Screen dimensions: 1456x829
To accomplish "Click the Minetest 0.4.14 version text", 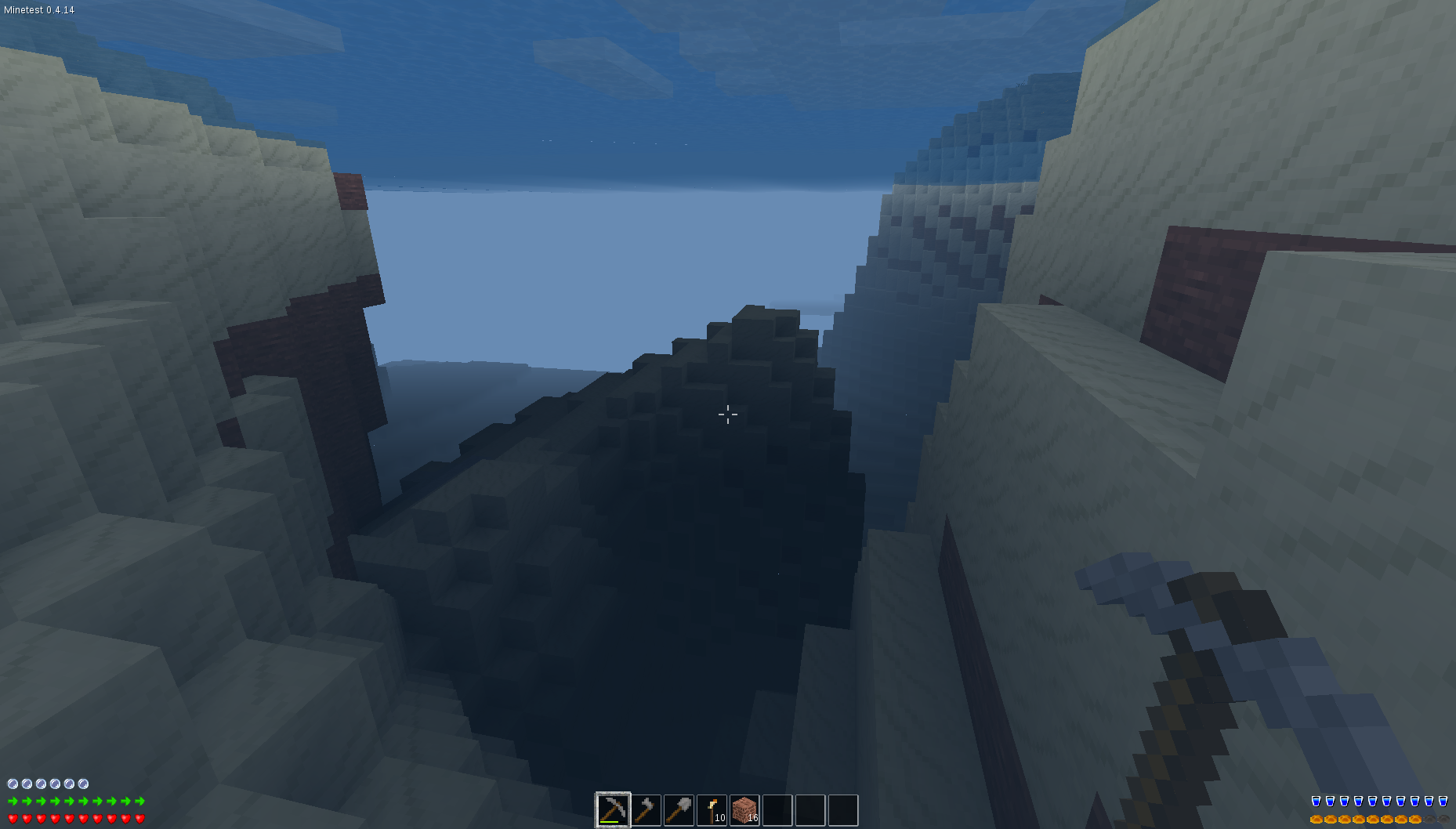I will point(38,11).
